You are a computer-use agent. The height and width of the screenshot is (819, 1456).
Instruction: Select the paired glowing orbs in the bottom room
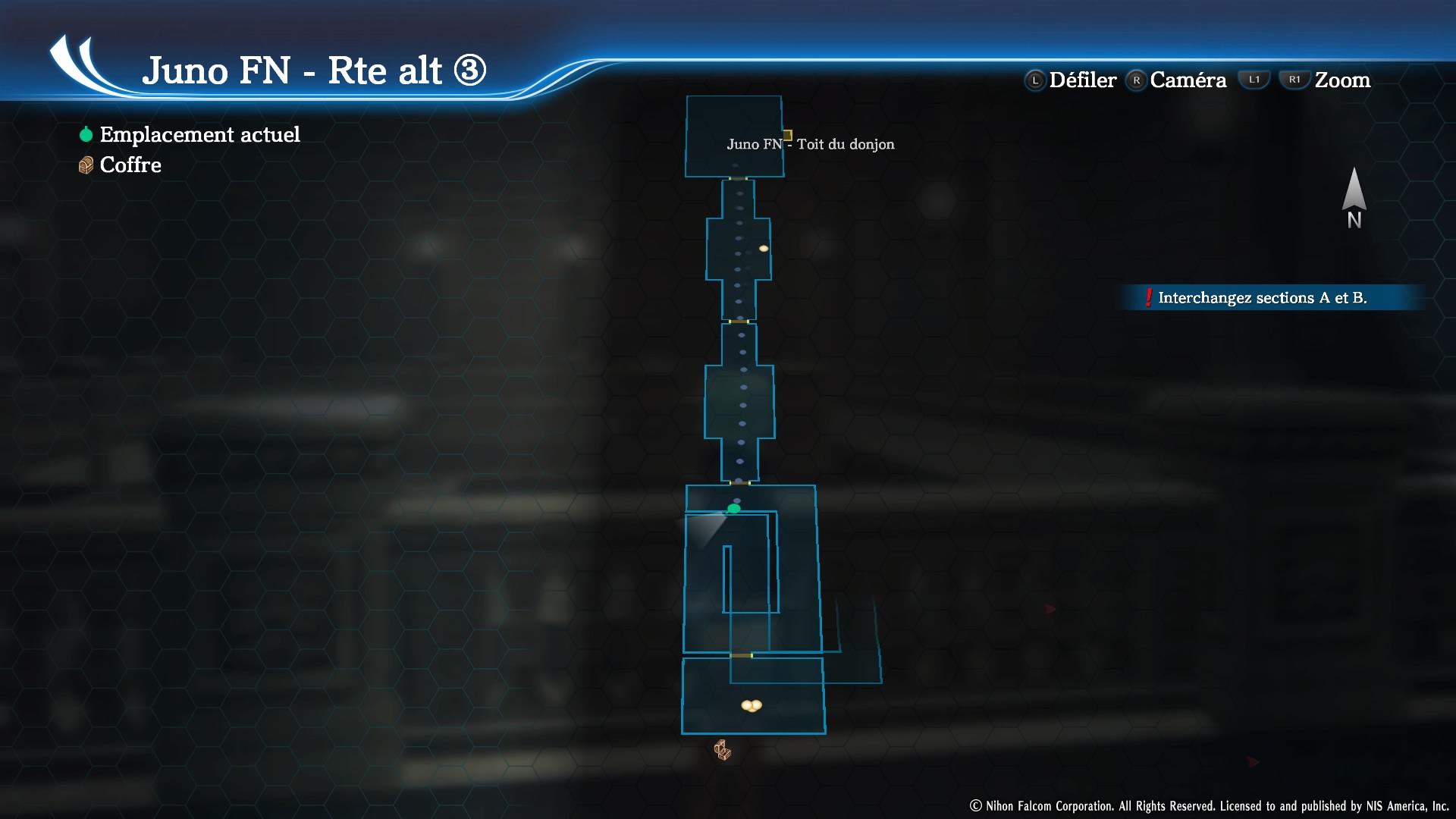tap(752, 706)
